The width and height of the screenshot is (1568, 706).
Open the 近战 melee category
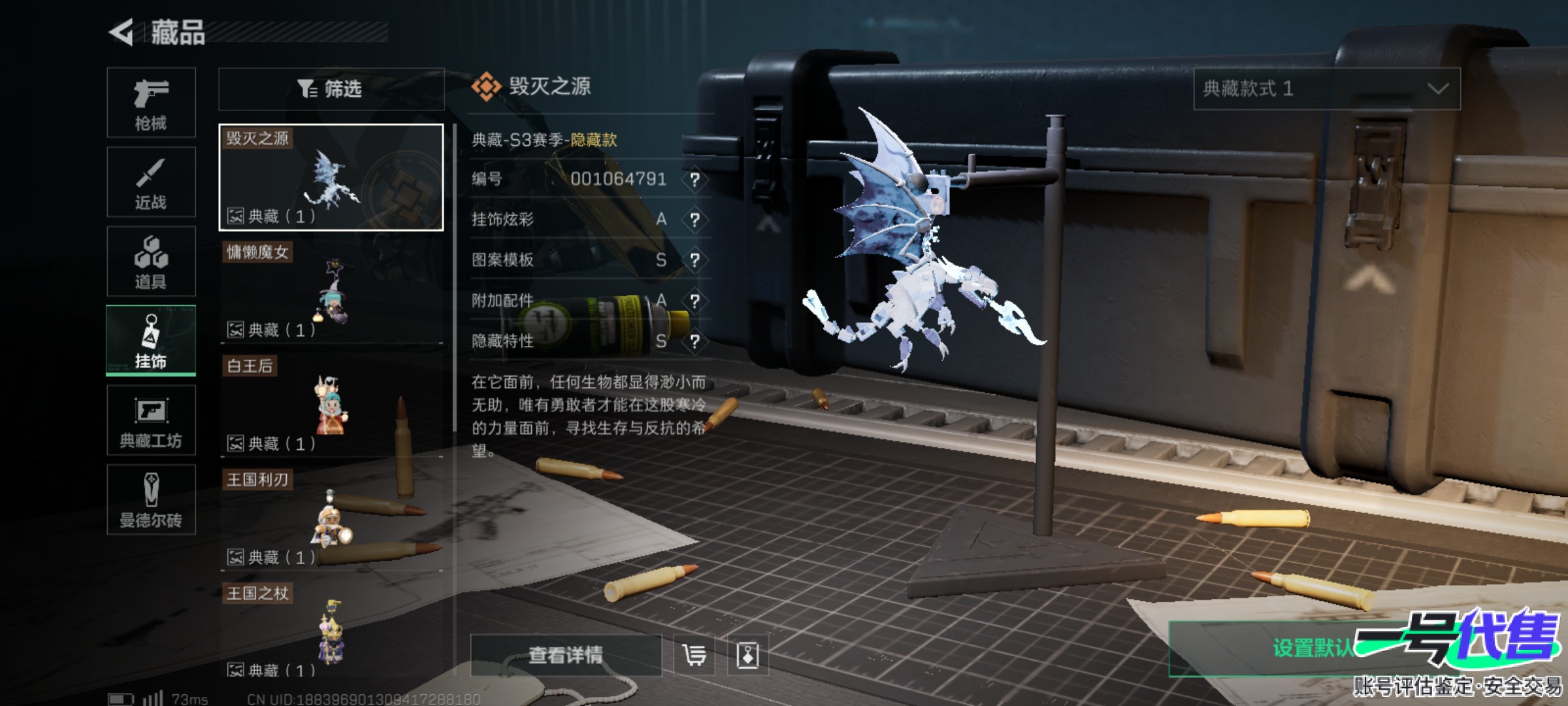(151, 182)
